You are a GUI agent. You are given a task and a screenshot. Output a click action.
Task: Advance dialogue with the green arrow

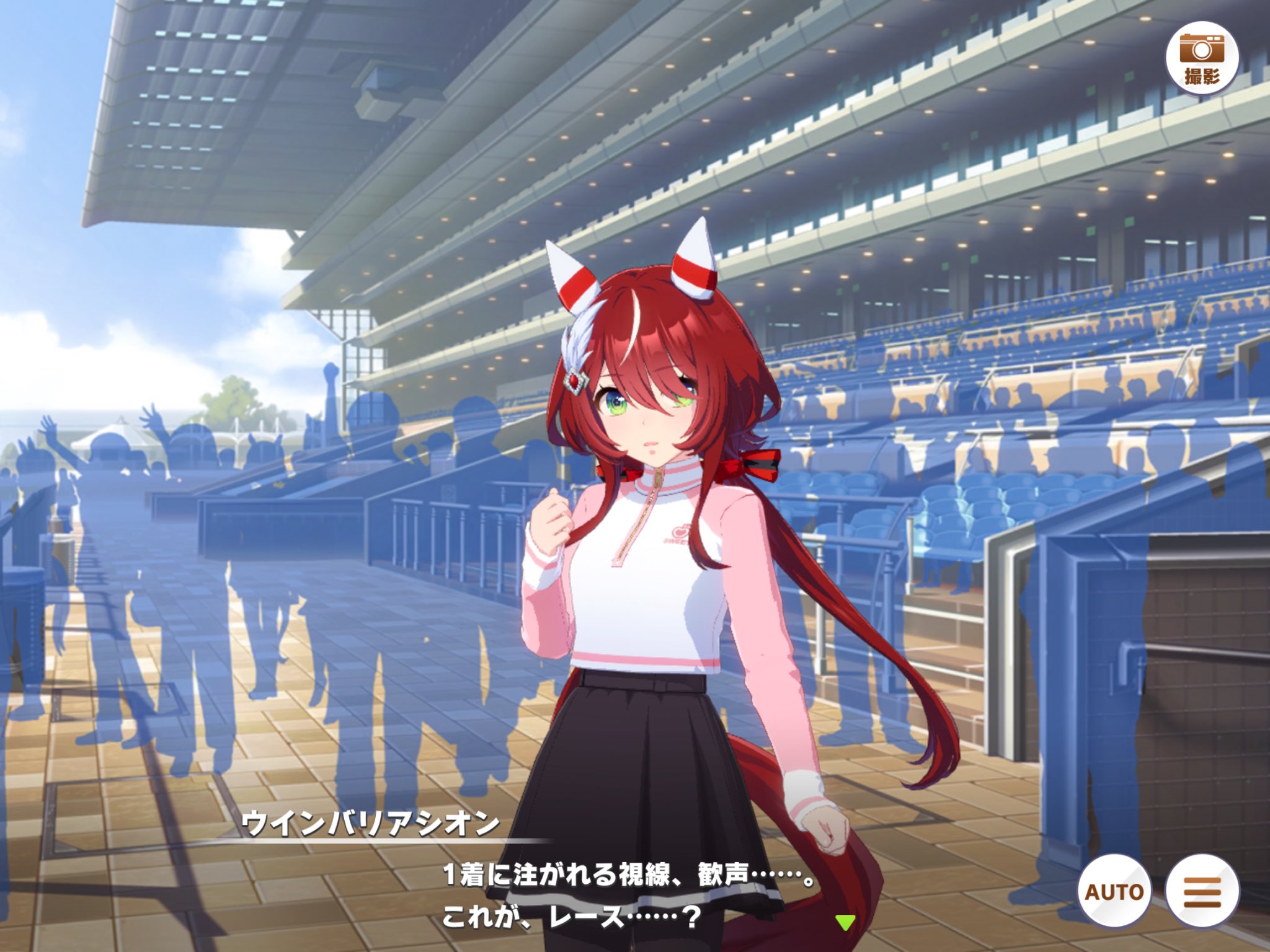tap(845, 922)
